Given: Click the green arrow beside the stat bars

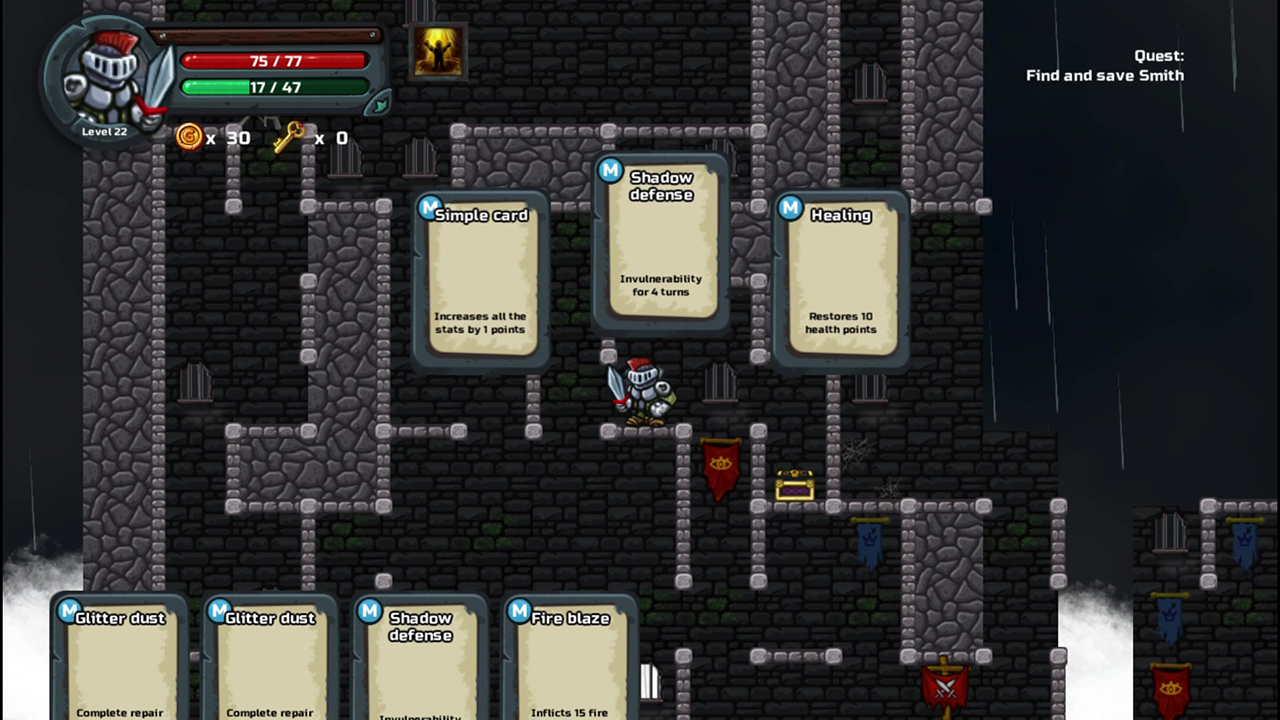Looking at the screenshot, I should 378,103.
